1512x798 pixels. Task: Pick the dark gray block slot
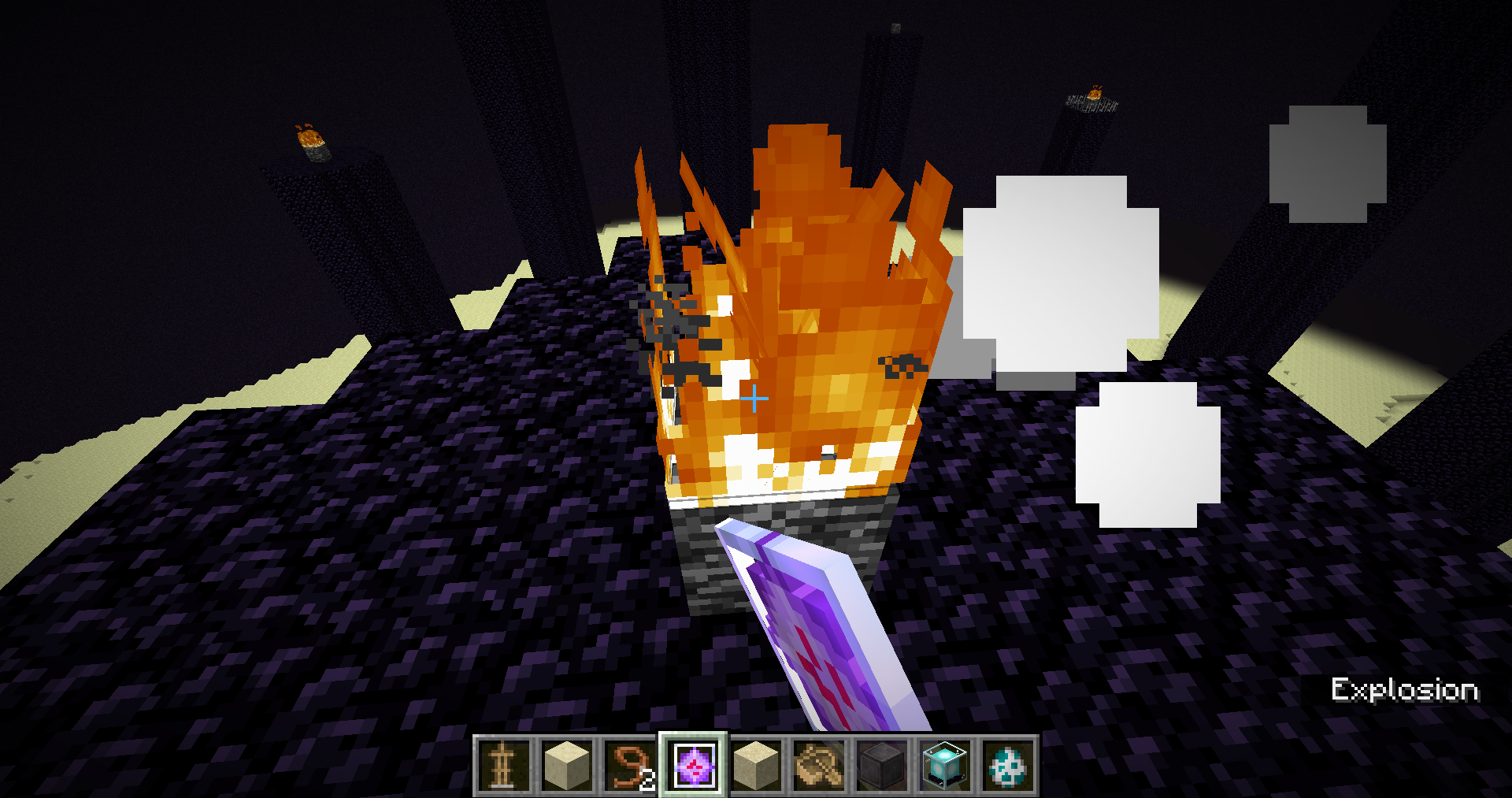(x=882, y=765)
